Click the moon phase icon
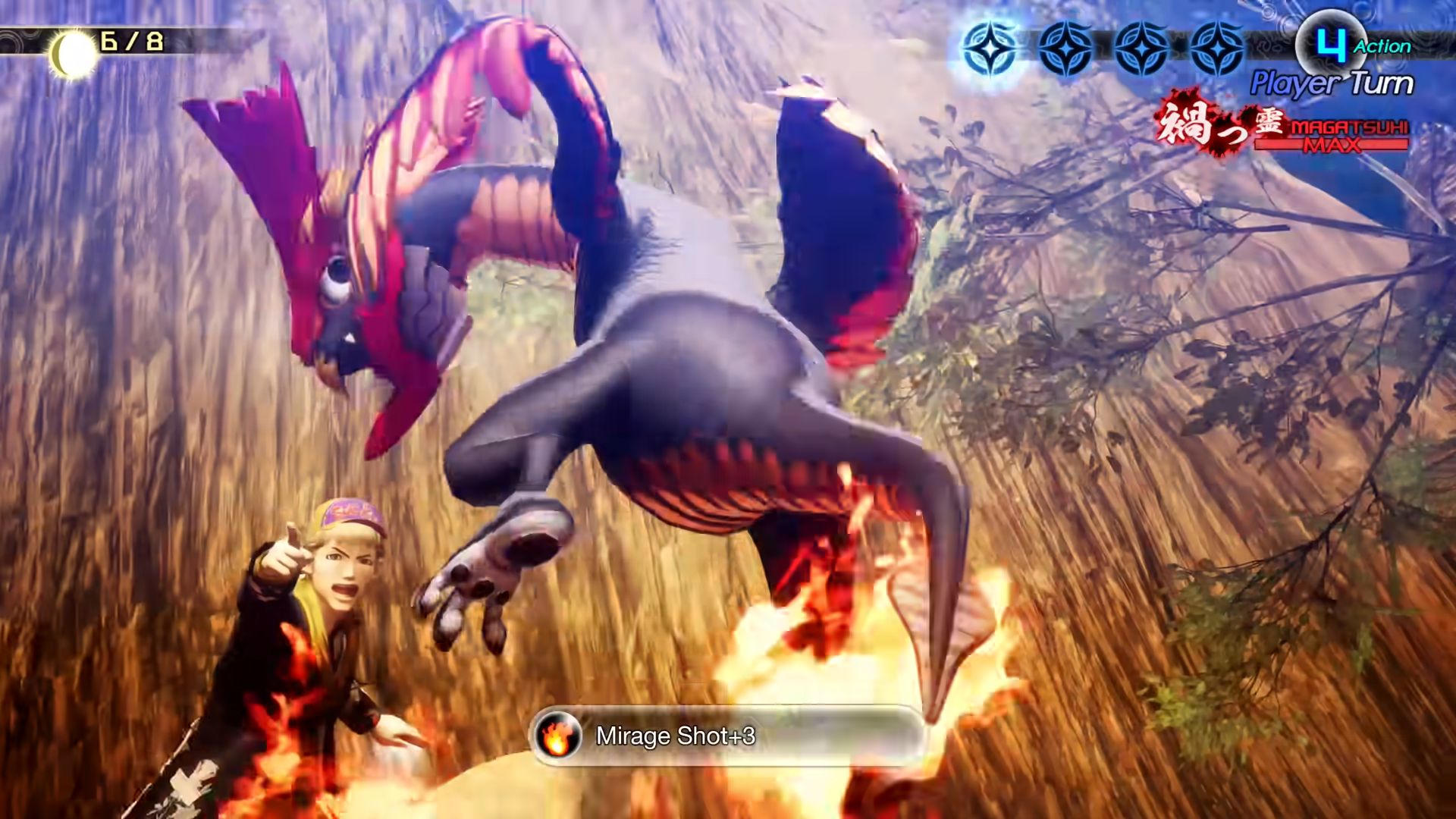 tap(74, 55)
